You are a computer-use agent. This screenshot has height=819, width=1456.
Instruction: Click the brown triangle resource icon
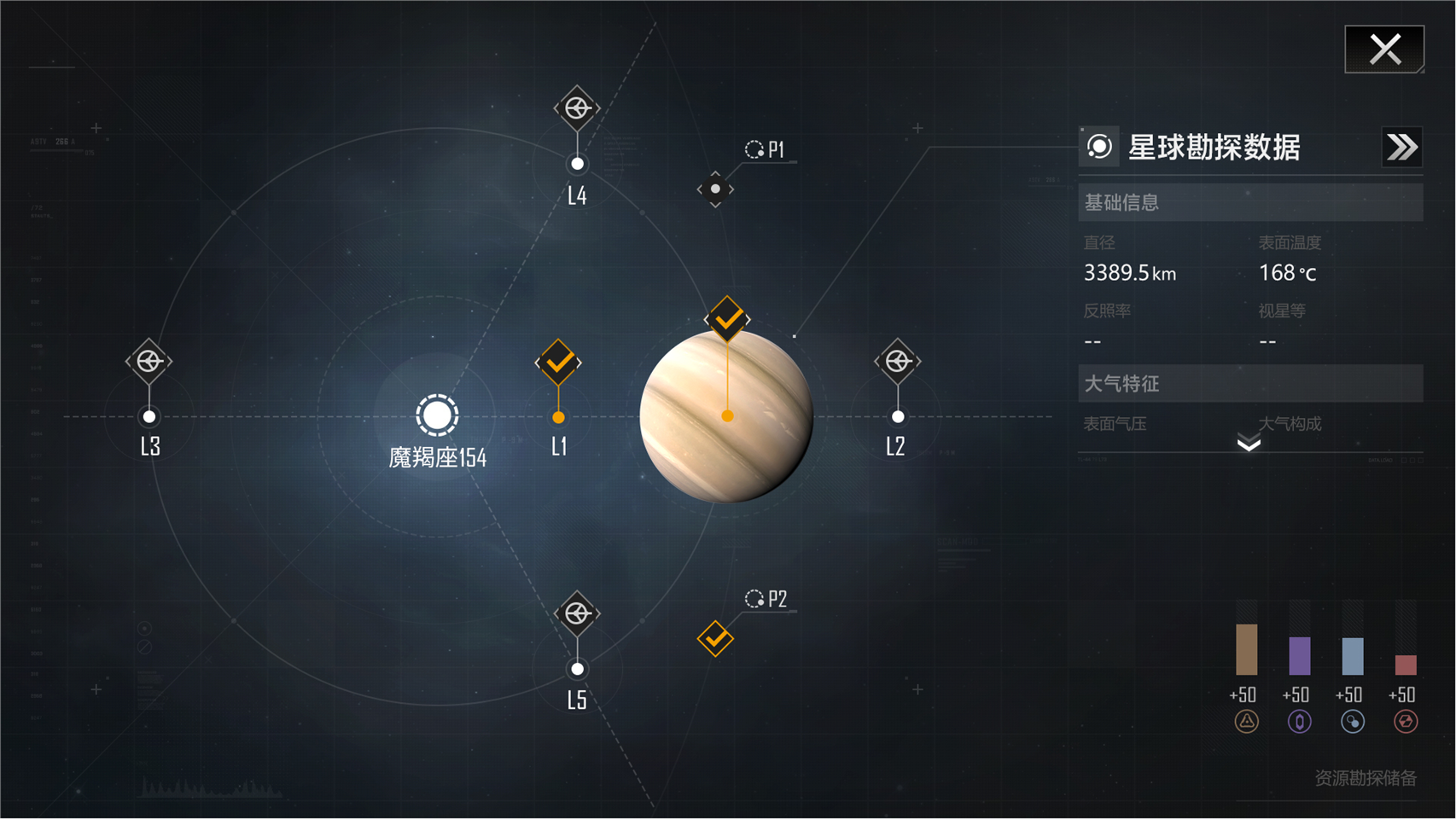click(x=1246, y=722)
